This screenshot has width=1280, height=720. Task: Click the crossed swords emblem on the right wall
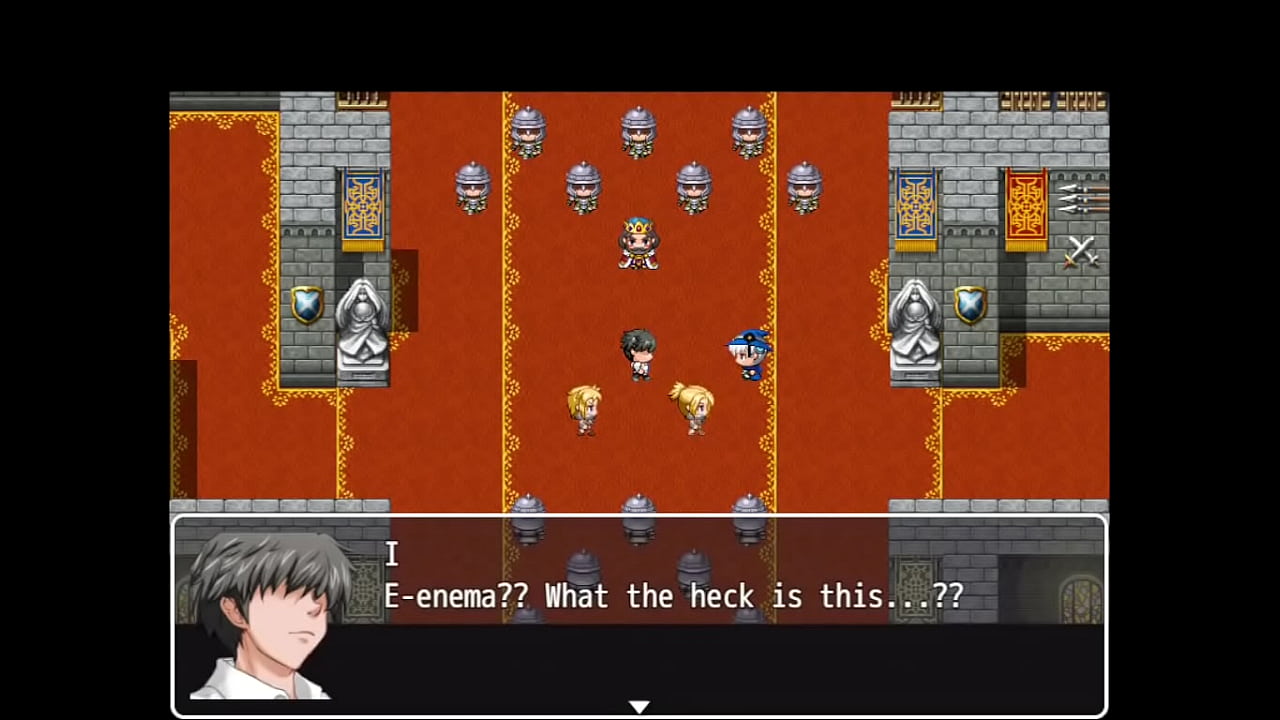(x=1083, y=253)
